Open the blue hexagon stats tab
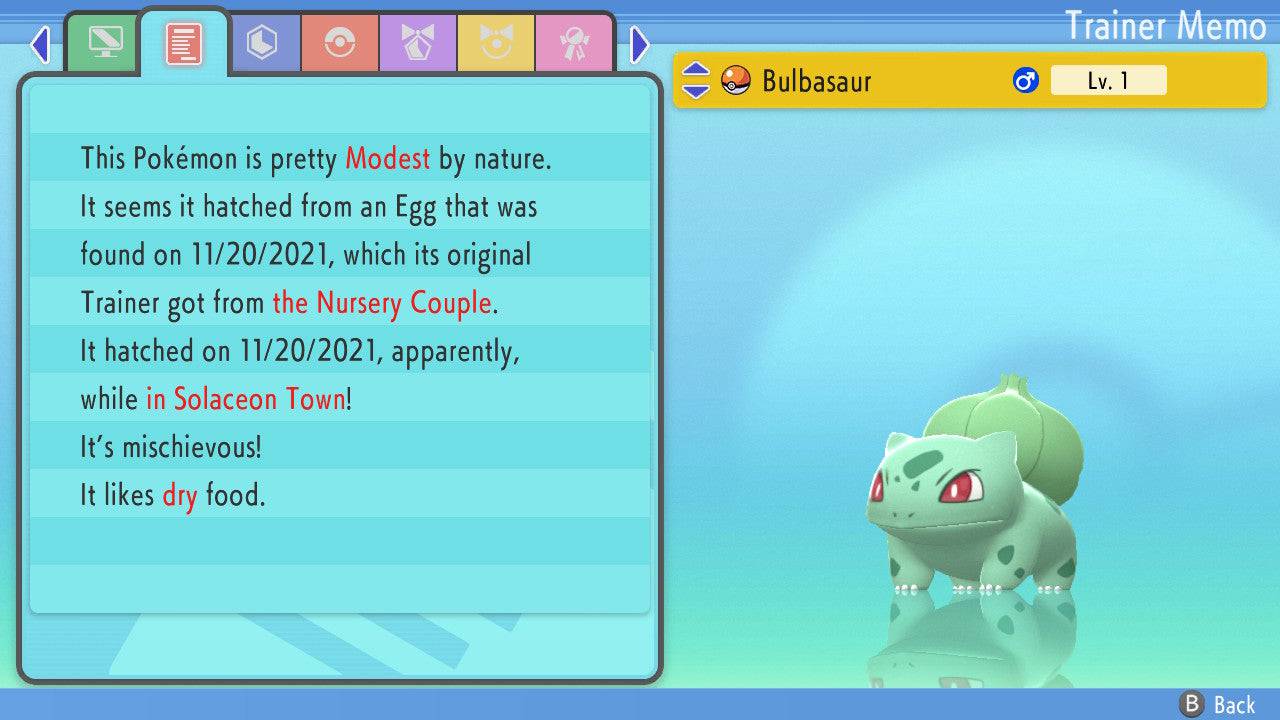This screenshot has width=1280, height=720. (x=262, y=43)
